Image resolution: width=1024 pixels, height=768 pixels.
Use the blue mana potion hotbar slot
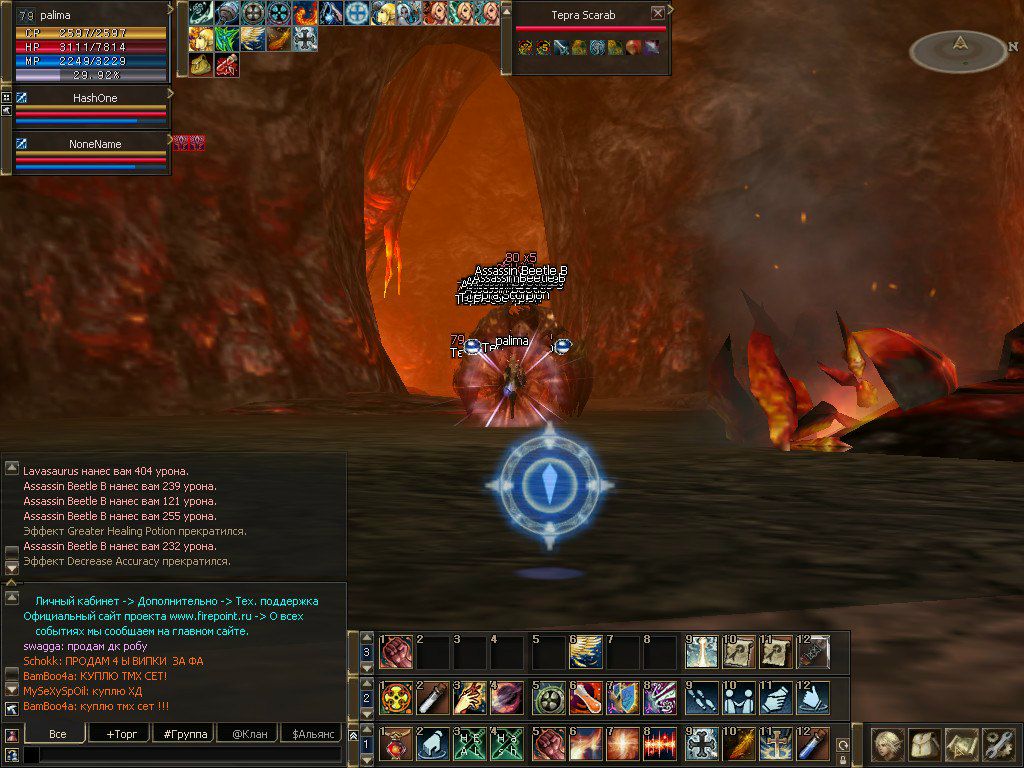pyautogui.click(x=813, y=745)
